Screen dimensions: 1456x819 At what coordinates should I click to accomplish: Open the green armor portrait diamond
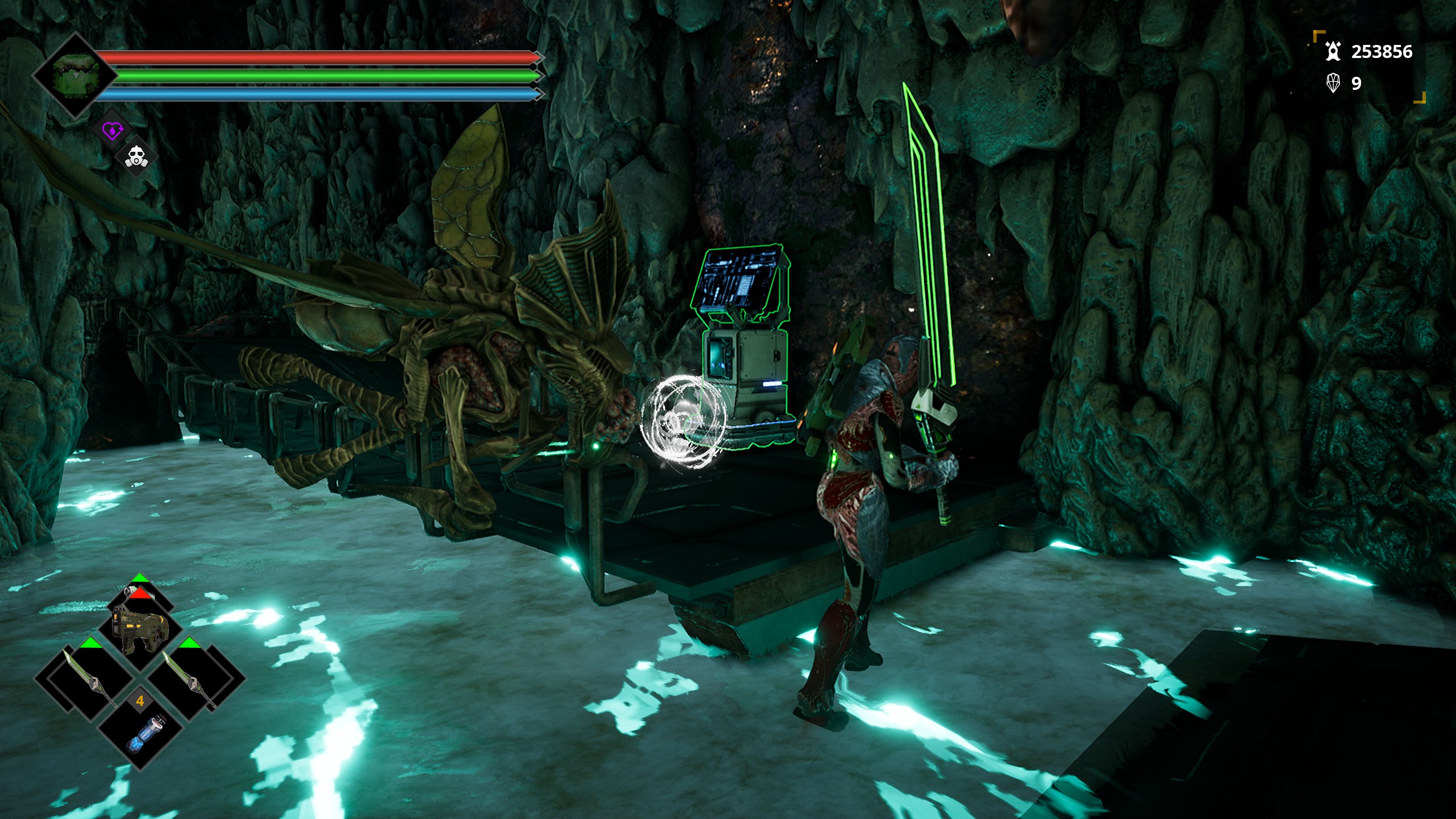[75, 75]
